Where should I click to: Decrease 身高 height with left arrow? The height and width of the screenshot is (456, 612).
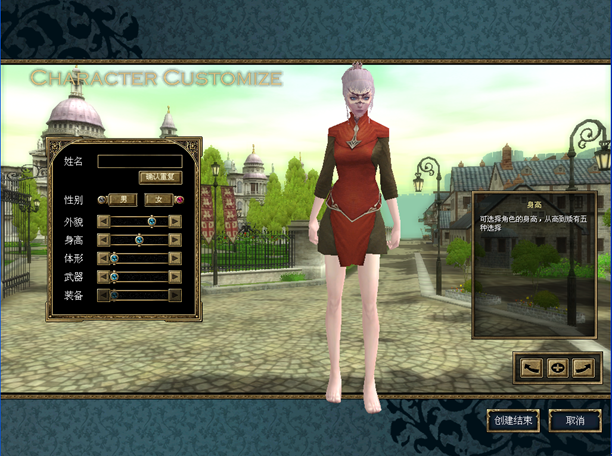pyautogui.click(x=103, y=240)
